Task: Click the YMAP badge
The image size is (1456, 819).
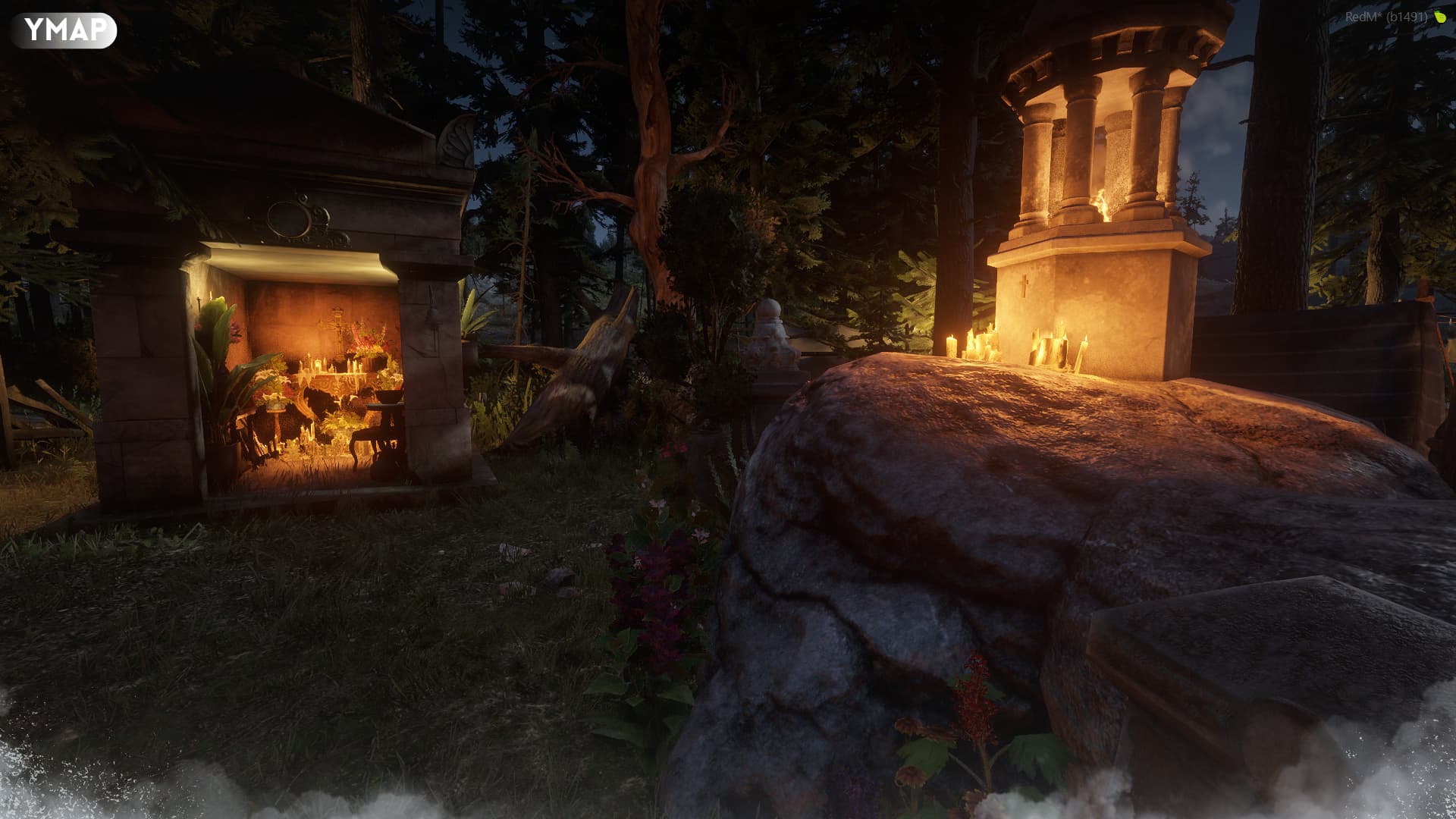Action: (64, 30)
